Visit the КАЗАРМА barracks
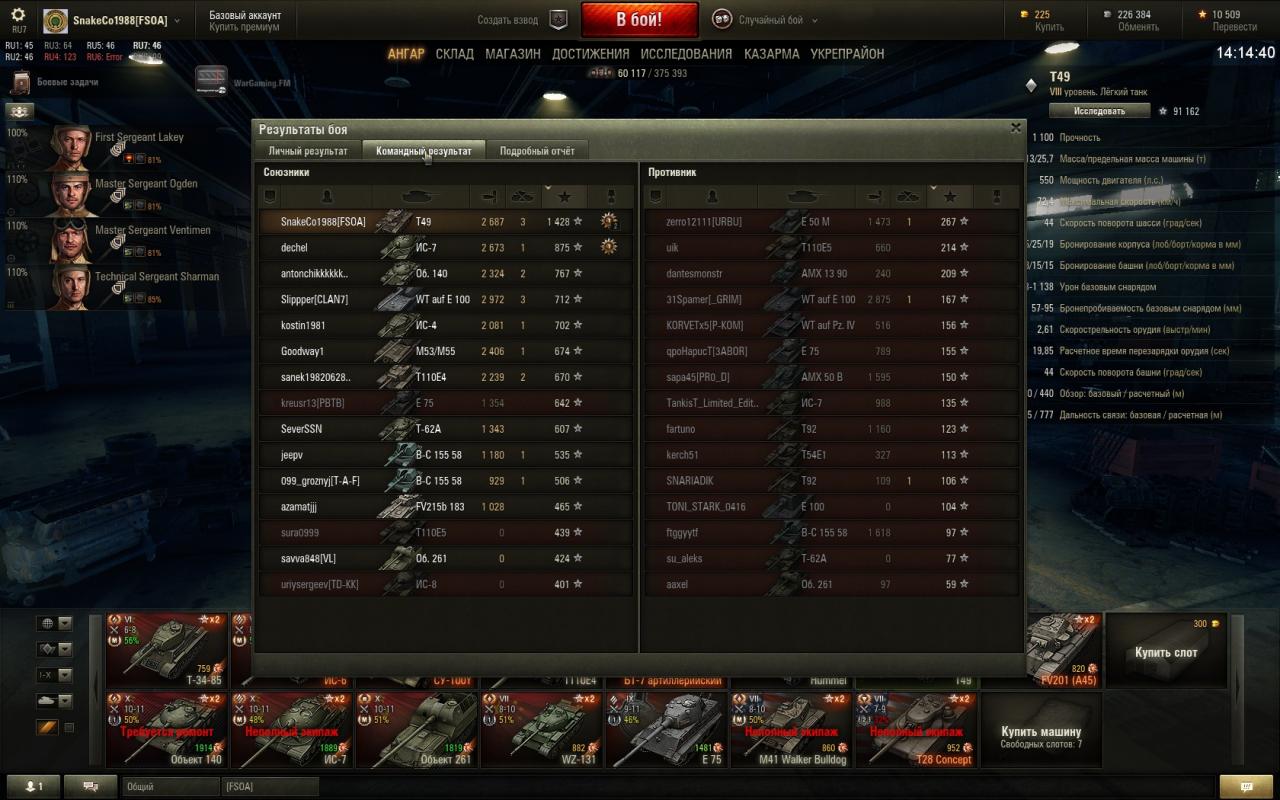 pos(771,54)
